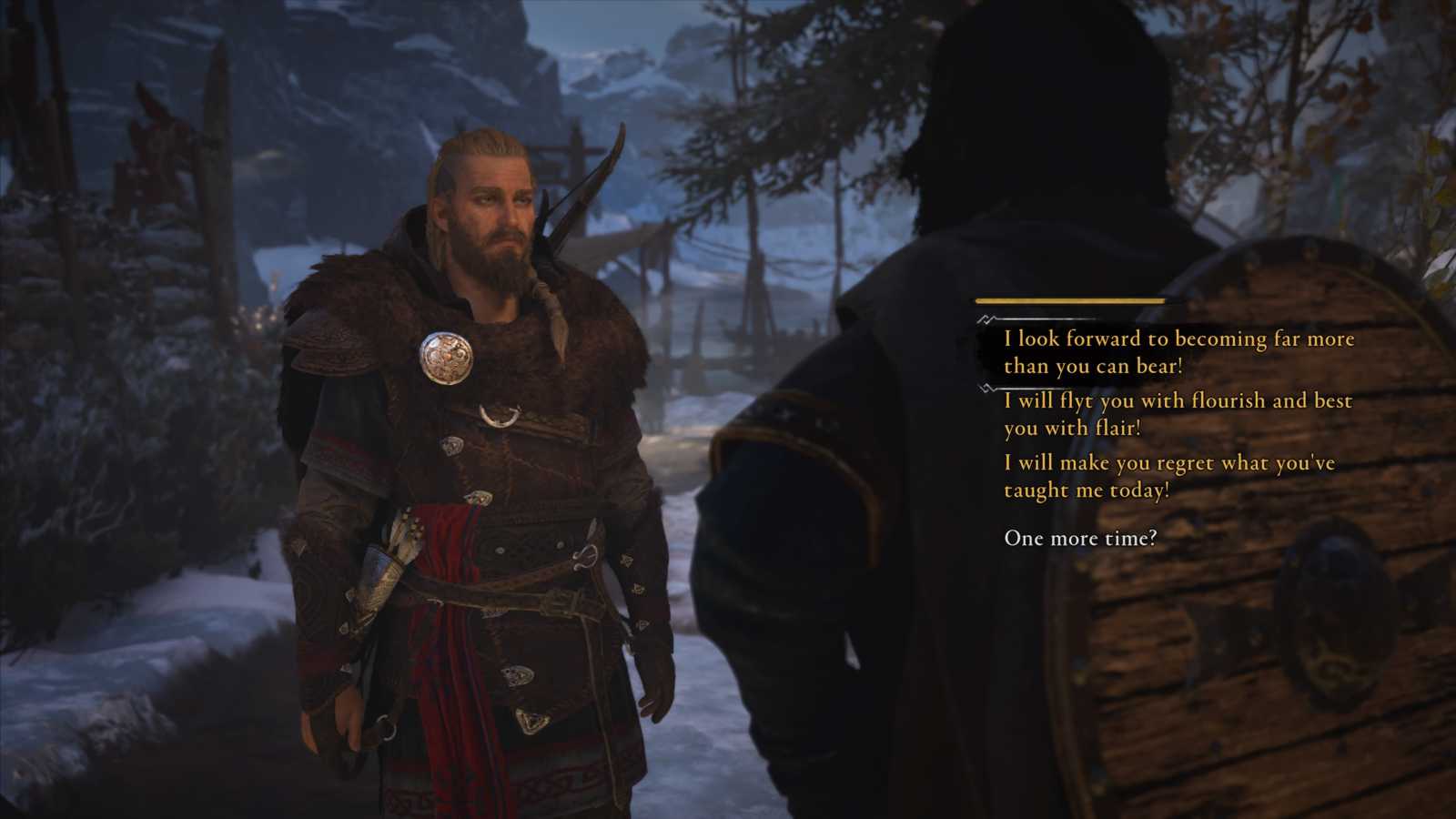The height and width of the screenshot is (819, 1456).
Task: Click the rune flourish next to the second reply
Action: (x=984, y=388)
